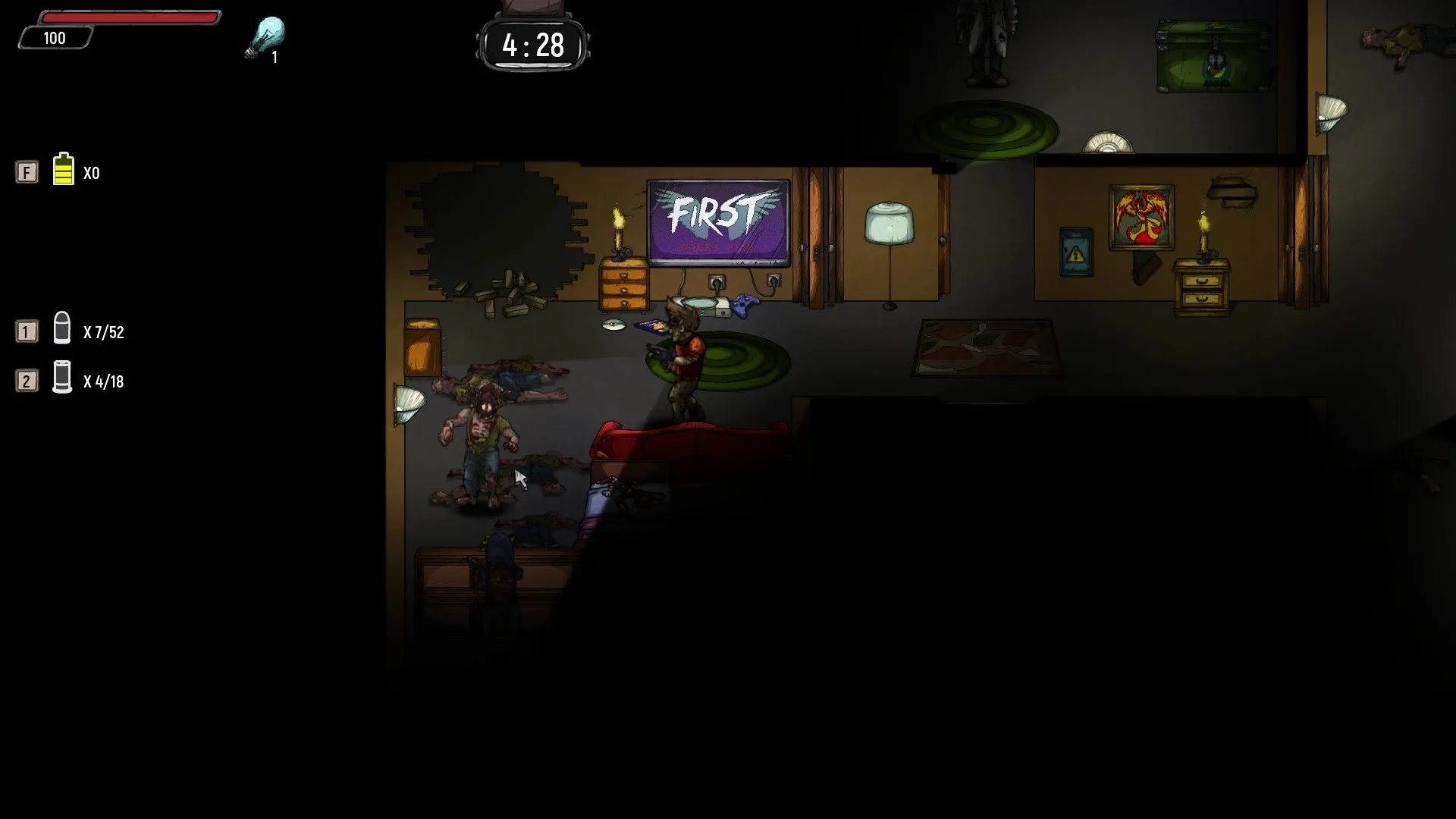Click the red health bar showing 100

click(x=129, y=19)
